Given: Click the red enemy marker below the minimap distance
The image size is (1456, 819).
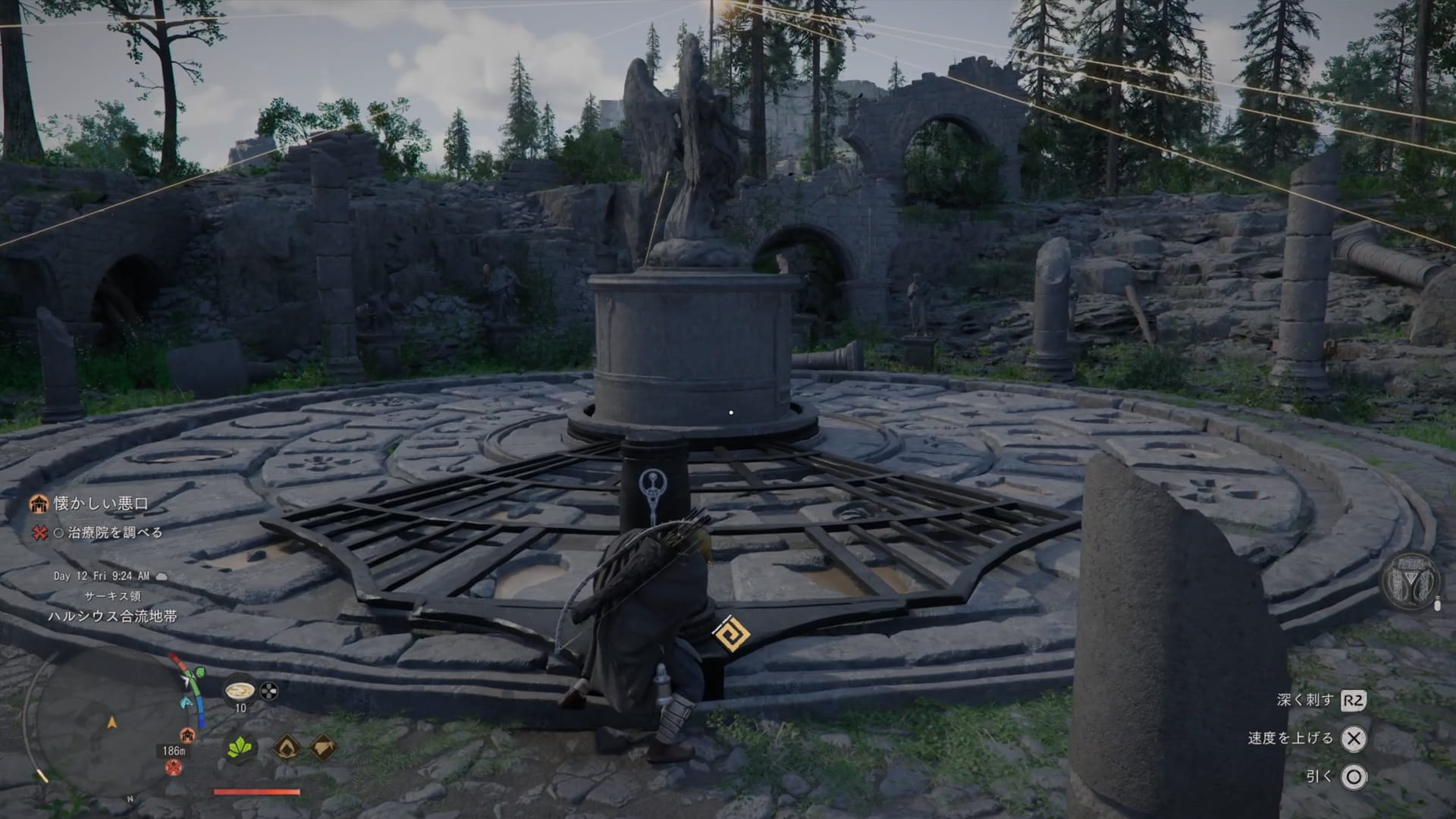Looking at the screenshot, I should 173,767.
